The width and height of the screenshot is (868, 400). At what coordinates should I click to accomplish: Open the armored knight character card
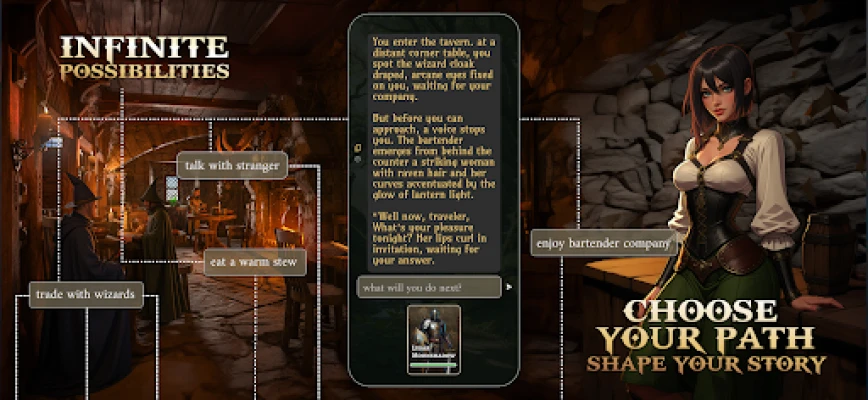click(434, 338)
